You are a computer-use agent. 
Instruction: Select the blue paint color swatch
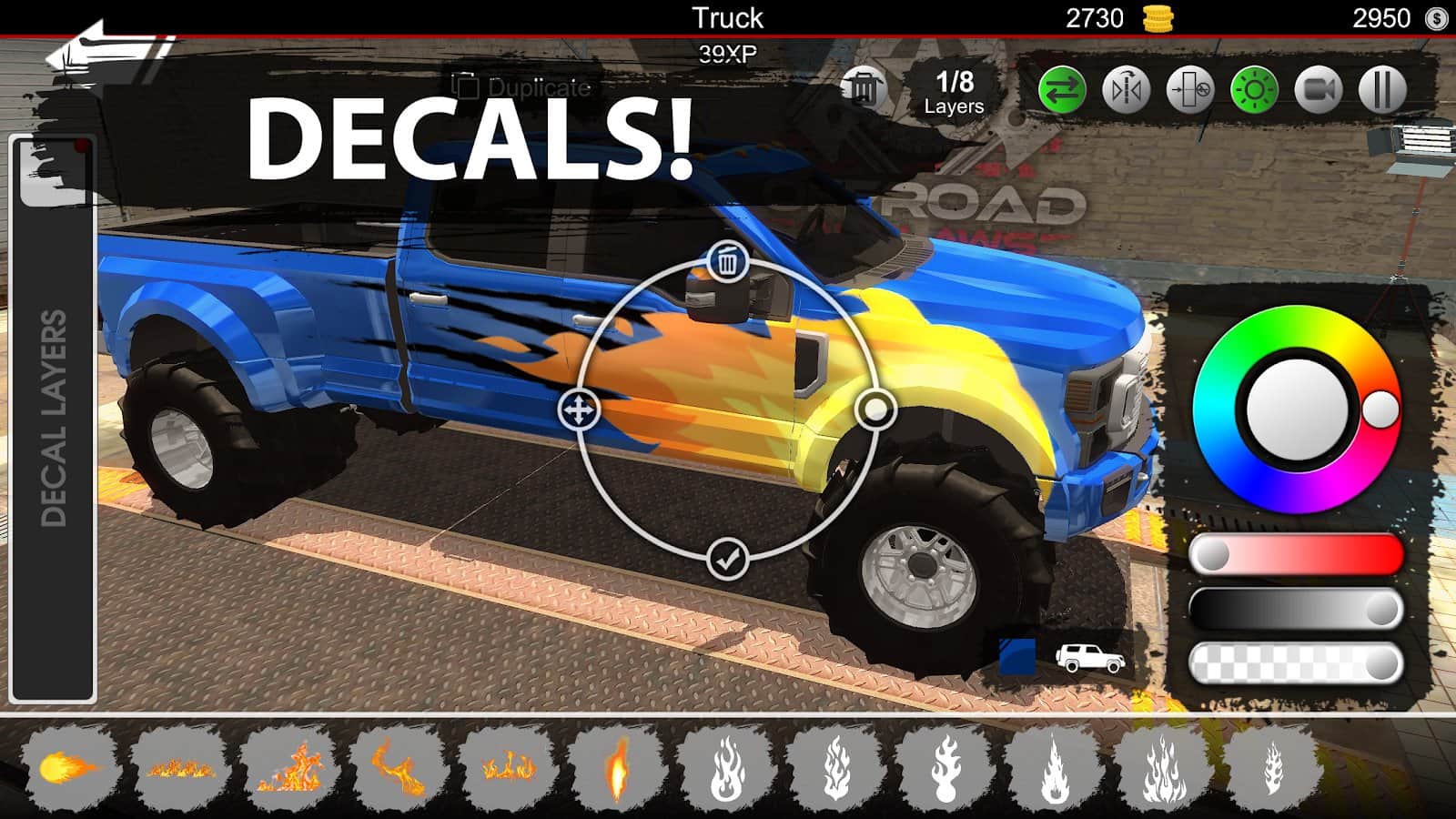coord(1017,656)
